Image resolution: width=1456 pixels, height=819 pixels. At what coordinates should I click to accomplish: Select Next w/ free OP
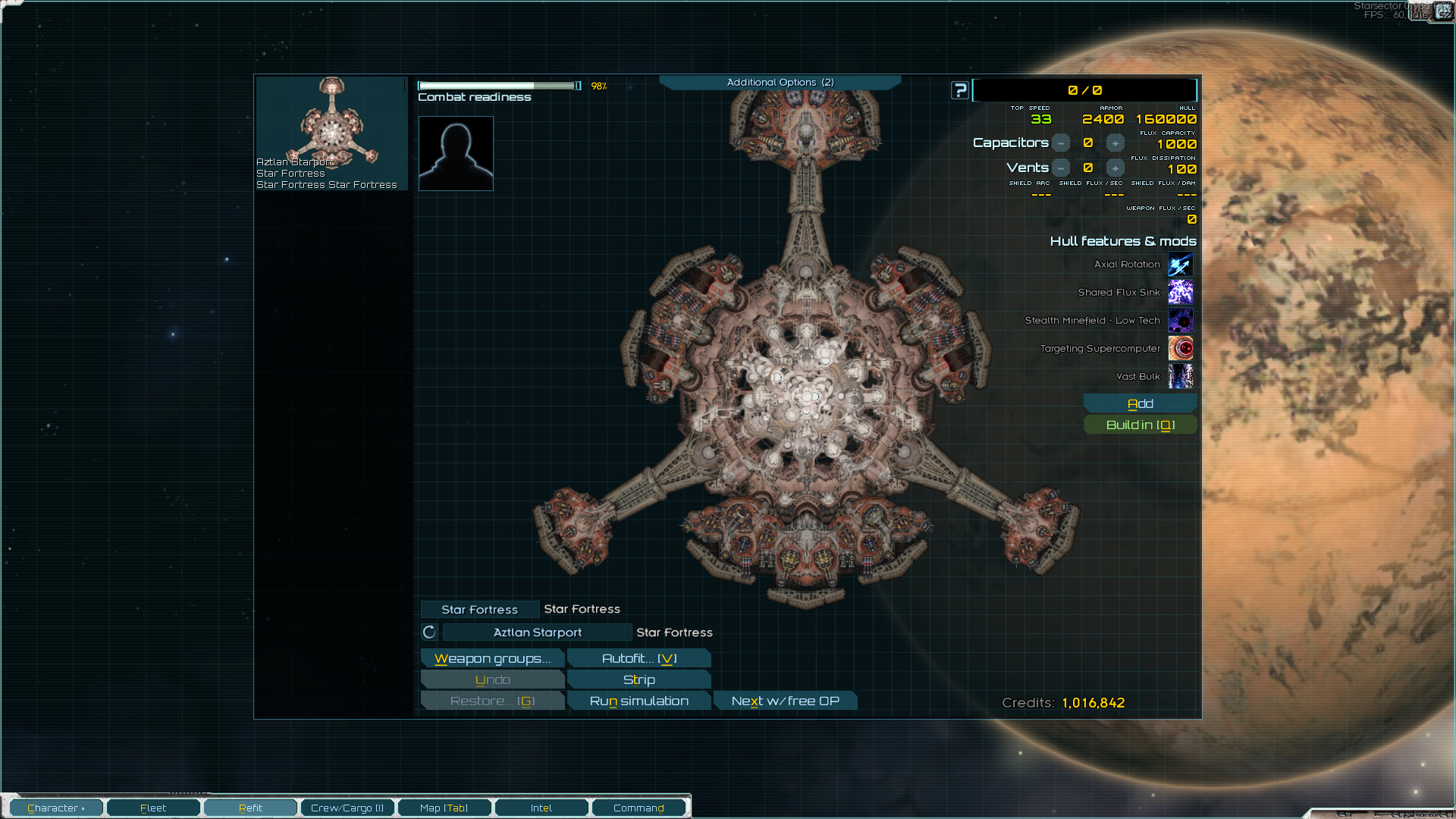785,701
